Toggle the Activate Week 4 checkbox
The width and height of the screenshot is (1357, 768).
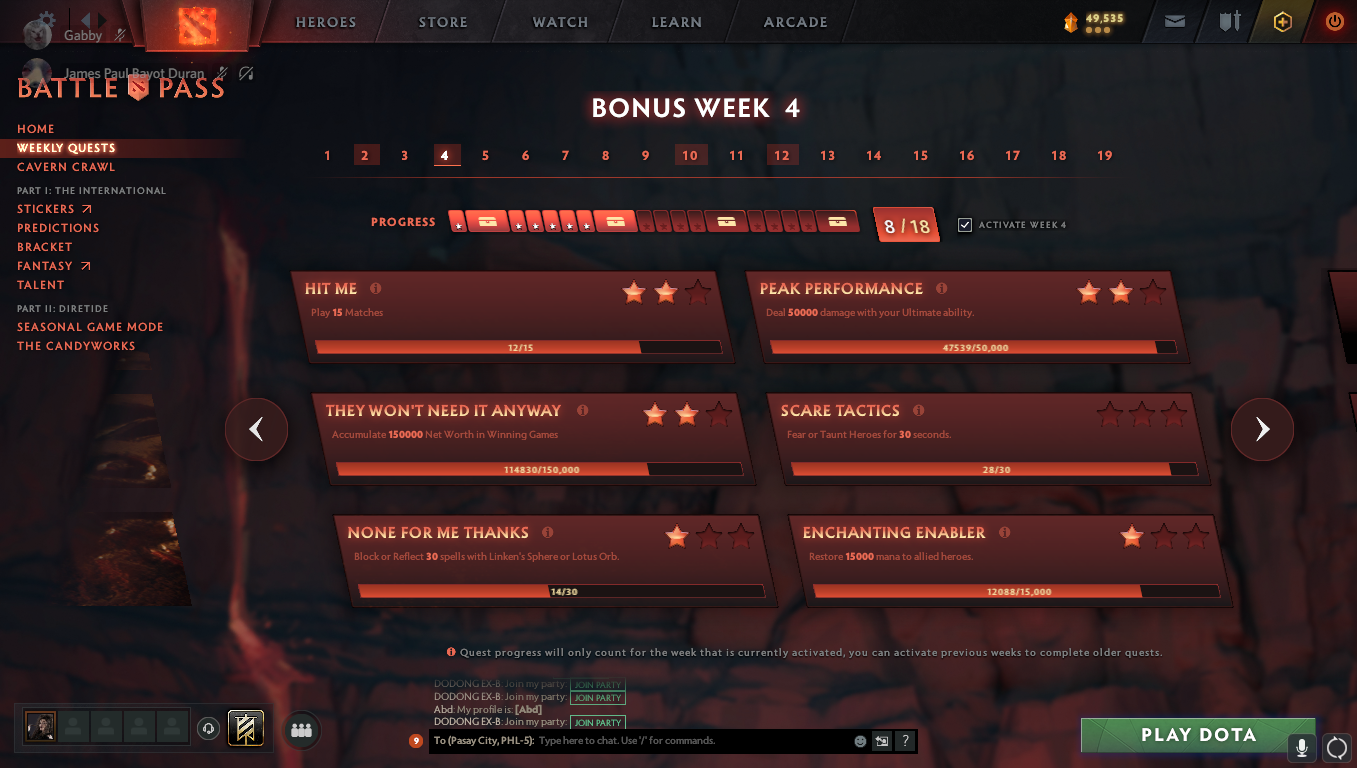coord(965,224)
